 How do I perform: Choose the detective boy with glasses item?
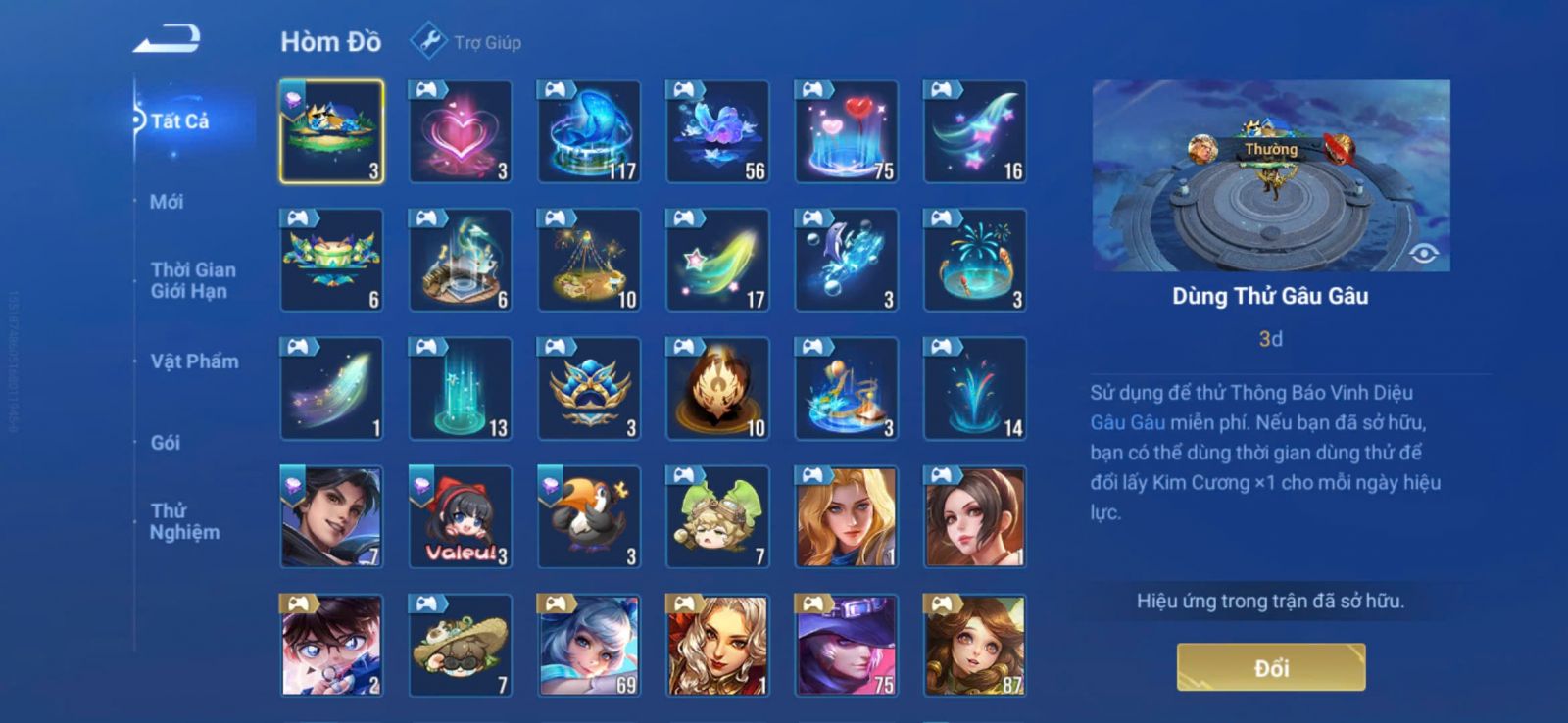pyautogui.click(x=331, y=646)
